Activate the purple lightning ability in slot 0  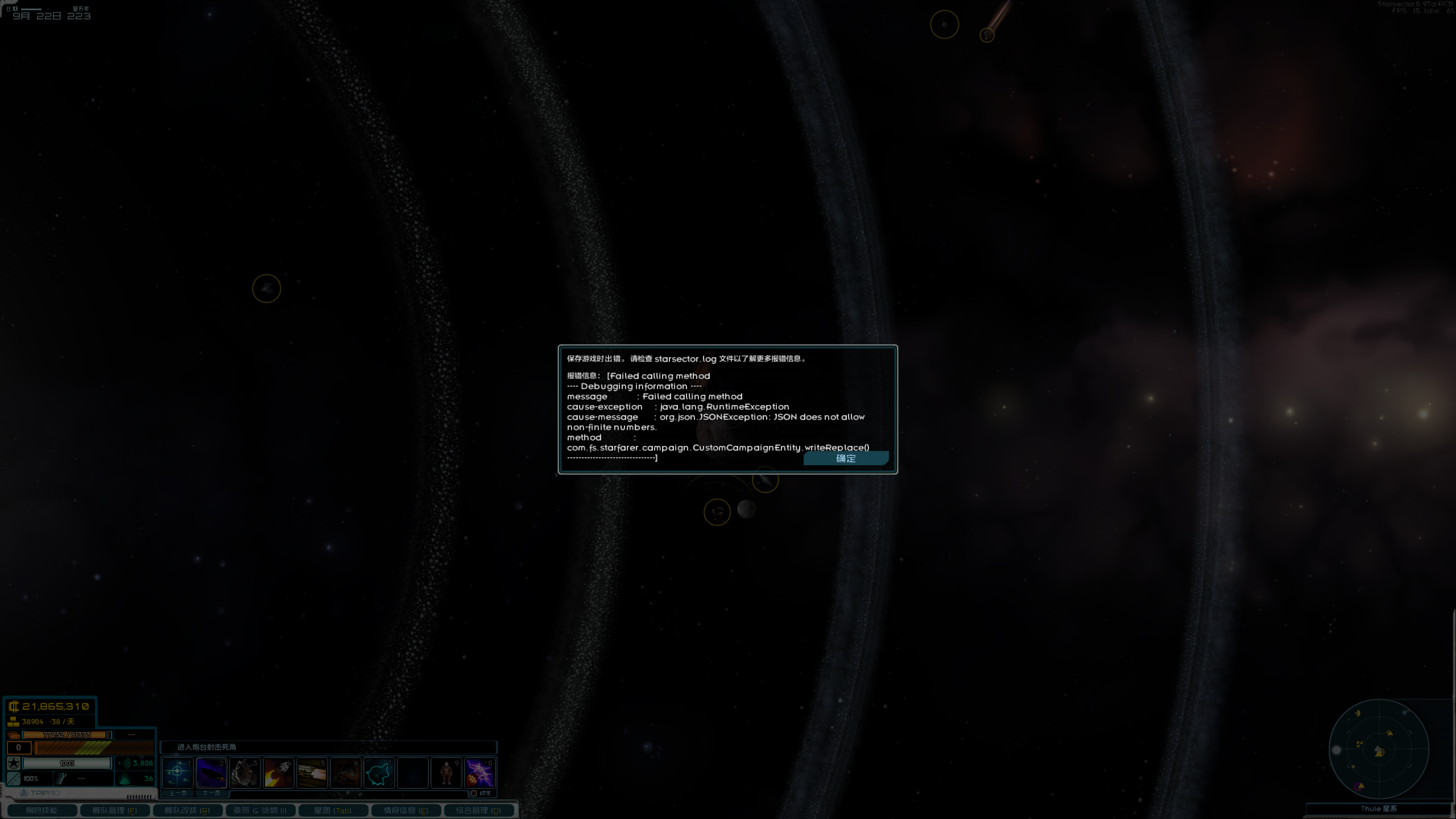pos(479,772)
